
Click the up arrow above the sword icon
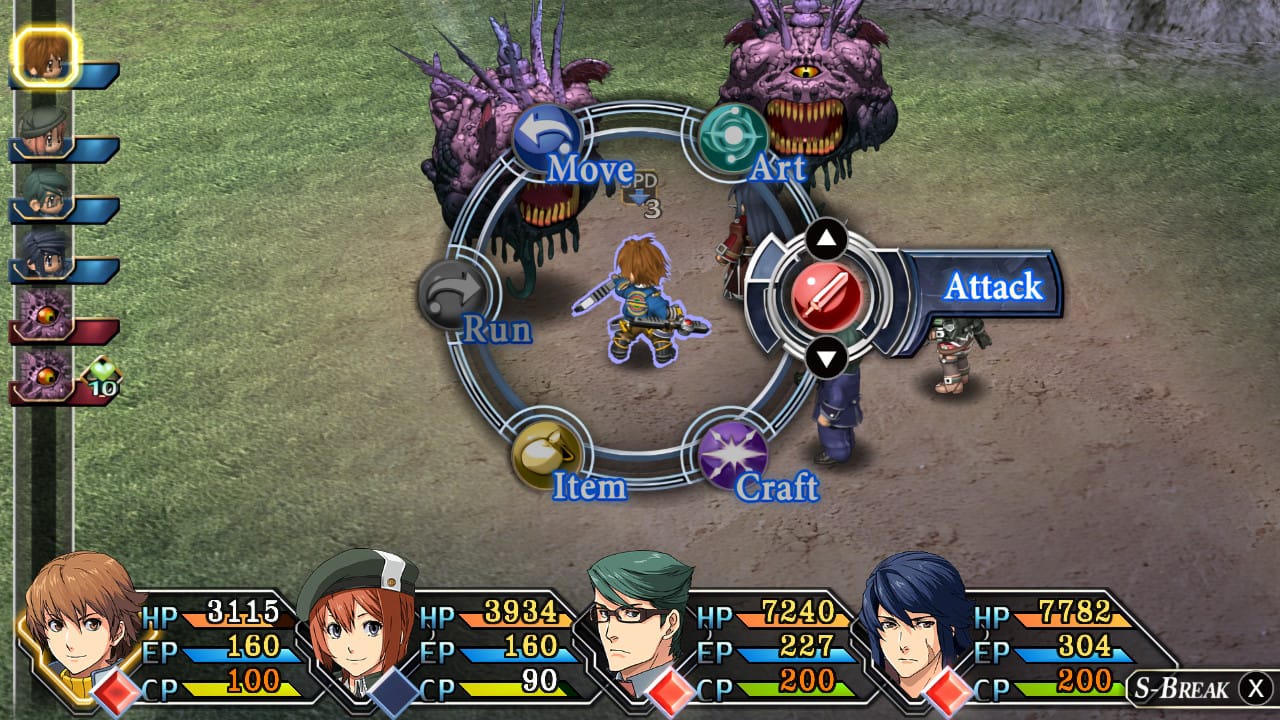[x=826, y=238]
